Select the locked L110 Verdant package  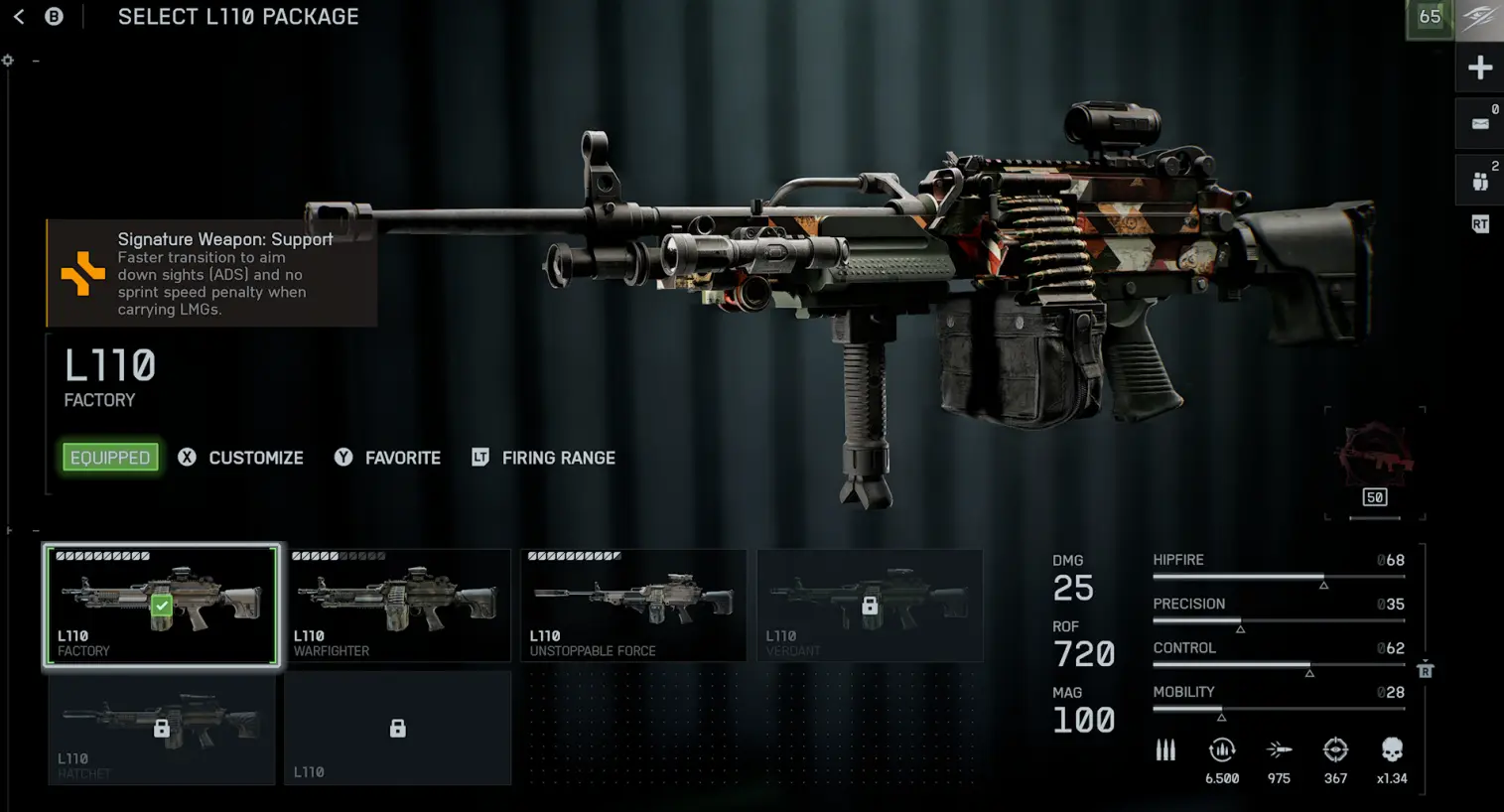(x=870, y=604)
